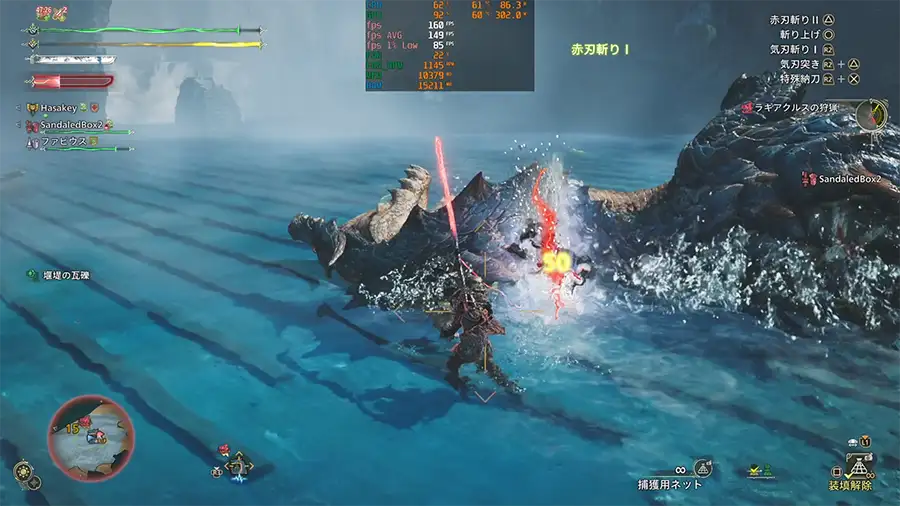Open the circular minimap
The width and height of the screenshot is (900, 506).
[90, 439]
